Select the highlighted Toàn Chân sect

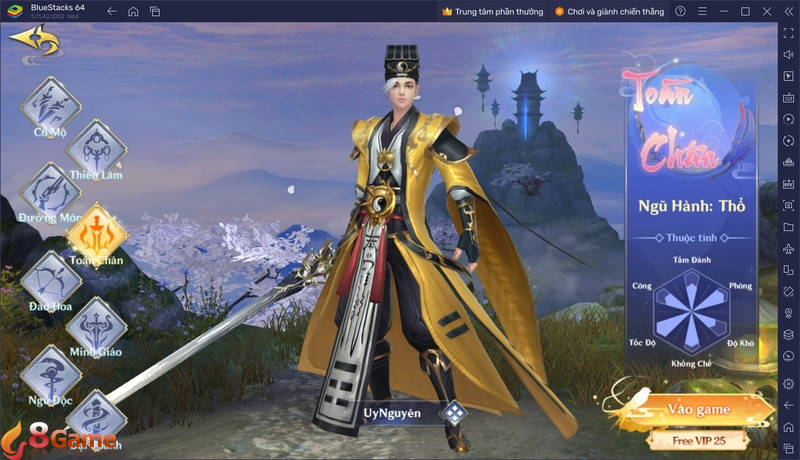click(96, 233)
